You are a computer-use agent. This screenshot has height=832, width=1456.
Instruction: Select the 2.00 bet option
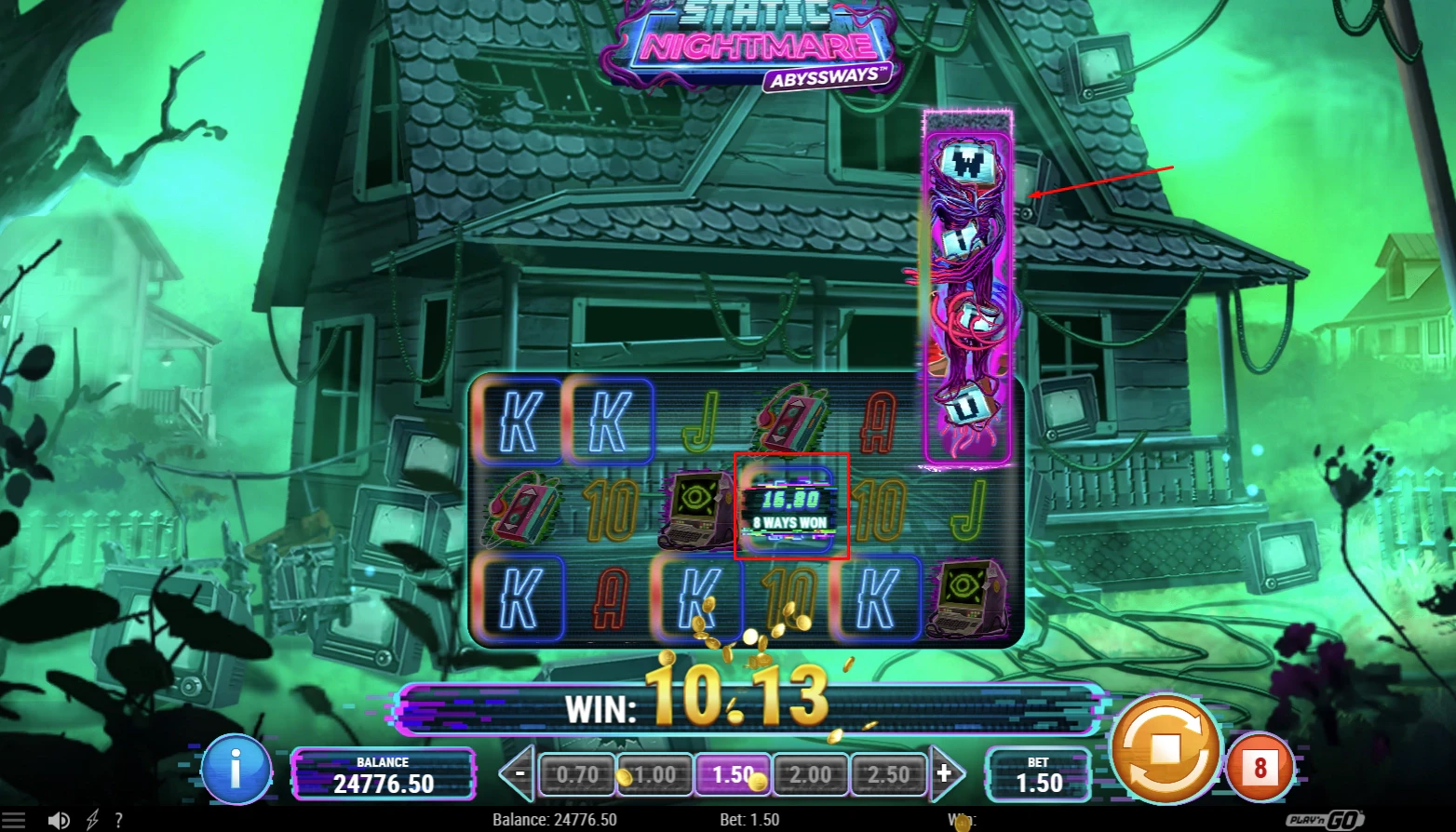(x=811, y=773)
